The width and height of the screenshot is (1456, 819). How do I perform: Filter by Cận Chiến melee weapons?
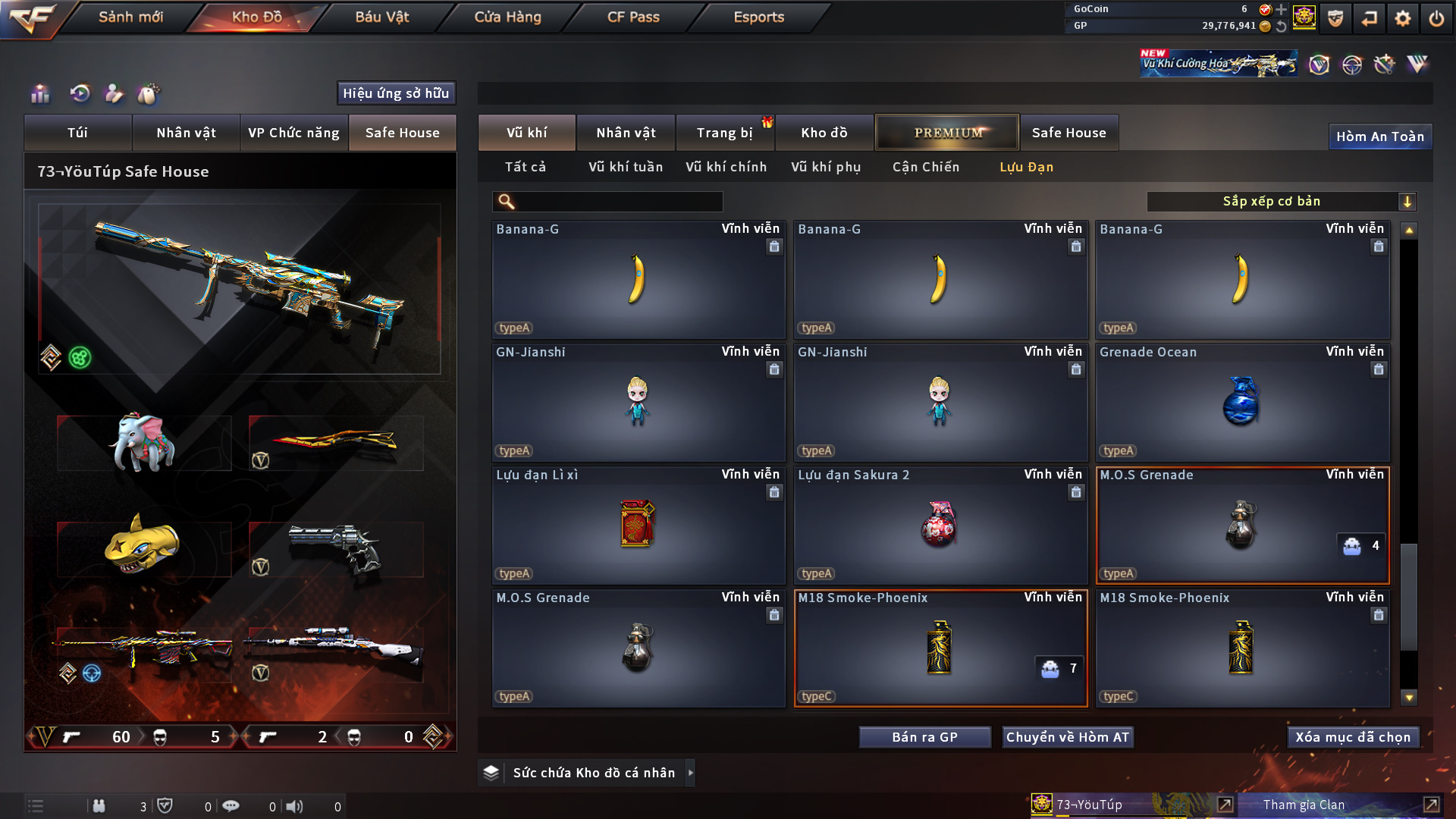pyautogui.click(x=925, y=167)
